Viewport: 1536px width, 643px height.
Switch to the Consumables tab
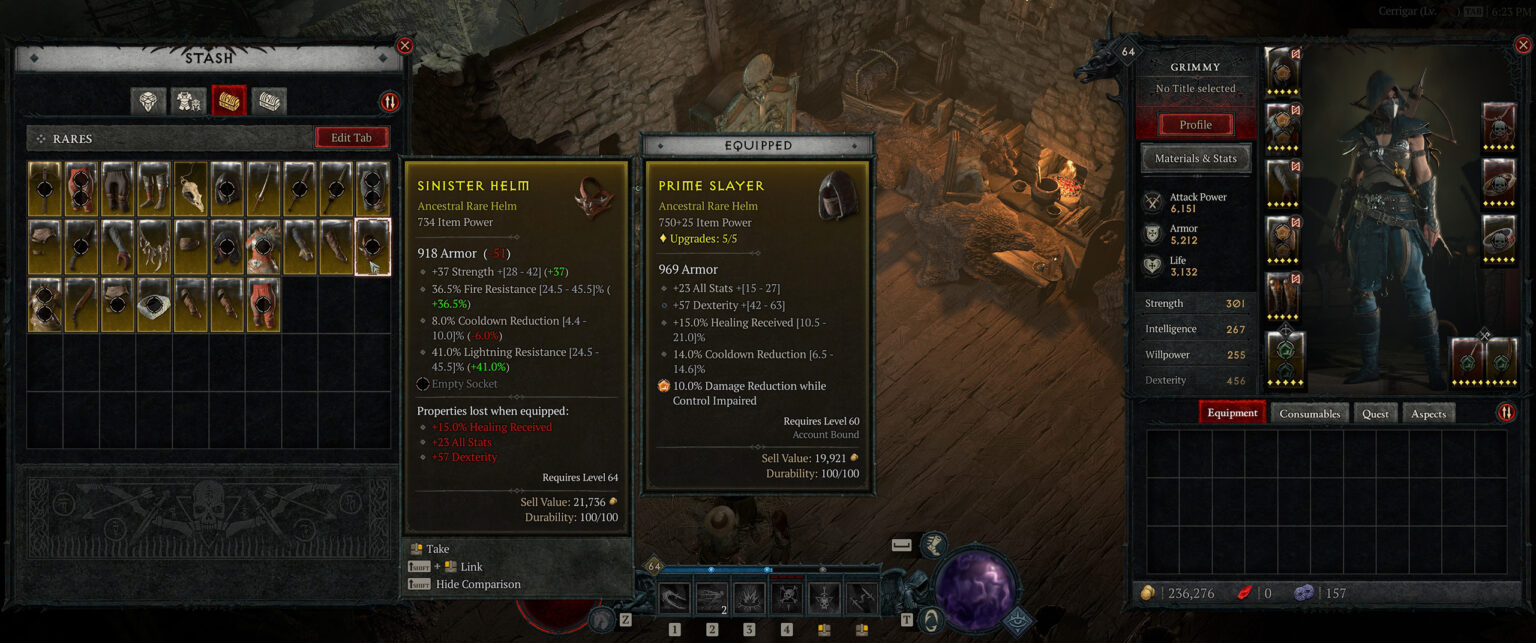point(1309,413)
